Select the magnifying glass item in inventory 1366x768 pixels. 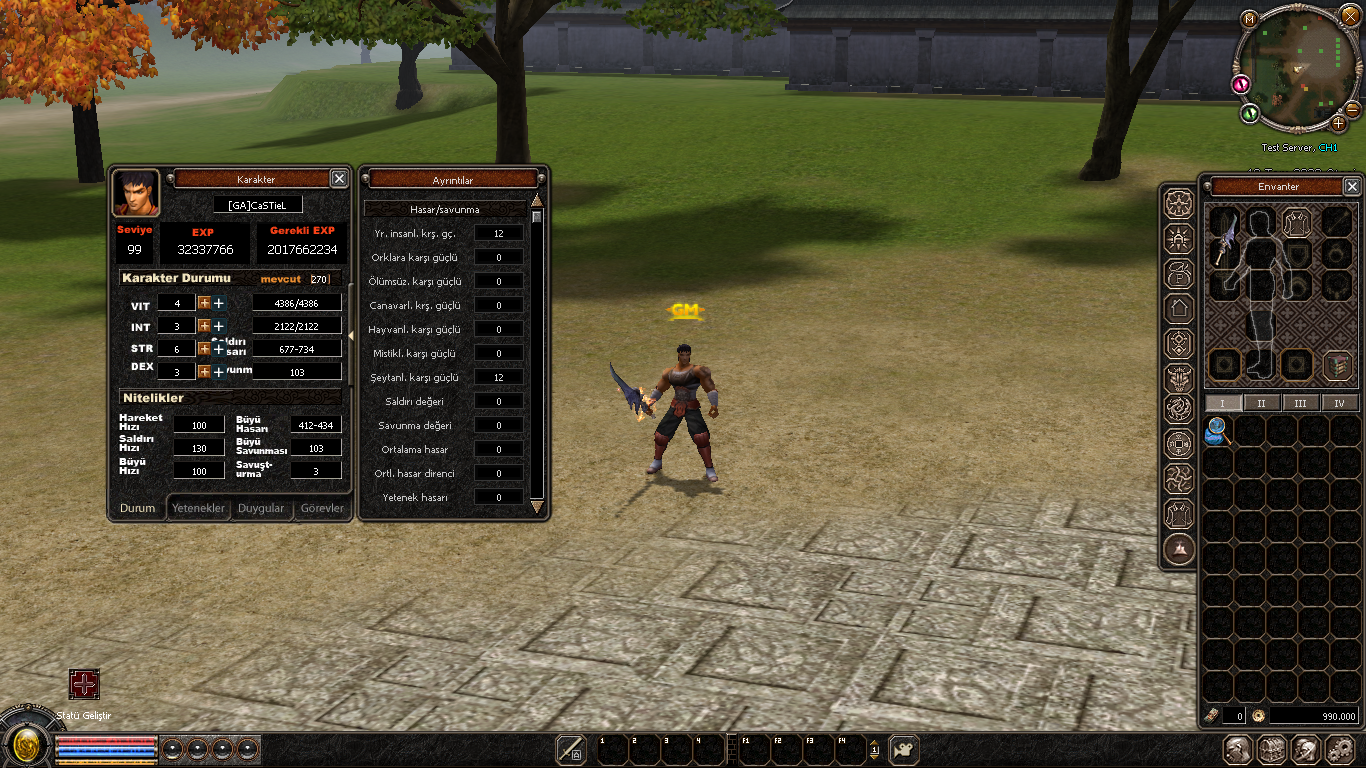(1217, 430)
